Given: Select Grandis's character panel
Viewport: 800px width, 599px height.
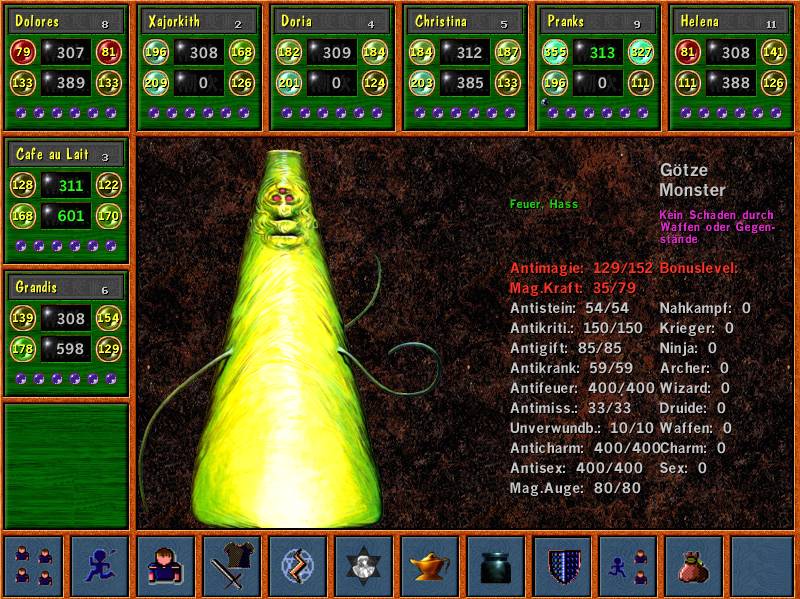Looking at the screenshot, I should pos(66,332).
